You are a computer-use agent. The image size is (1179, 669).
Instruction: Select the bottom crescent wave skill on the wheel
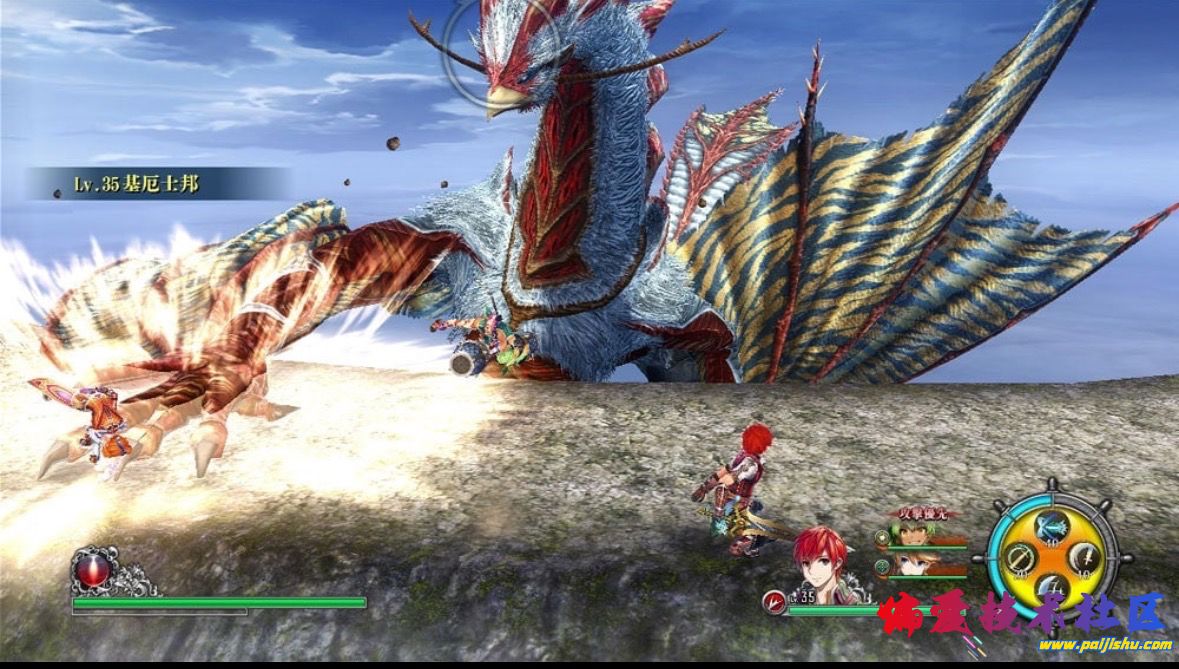coord(1050,587)
